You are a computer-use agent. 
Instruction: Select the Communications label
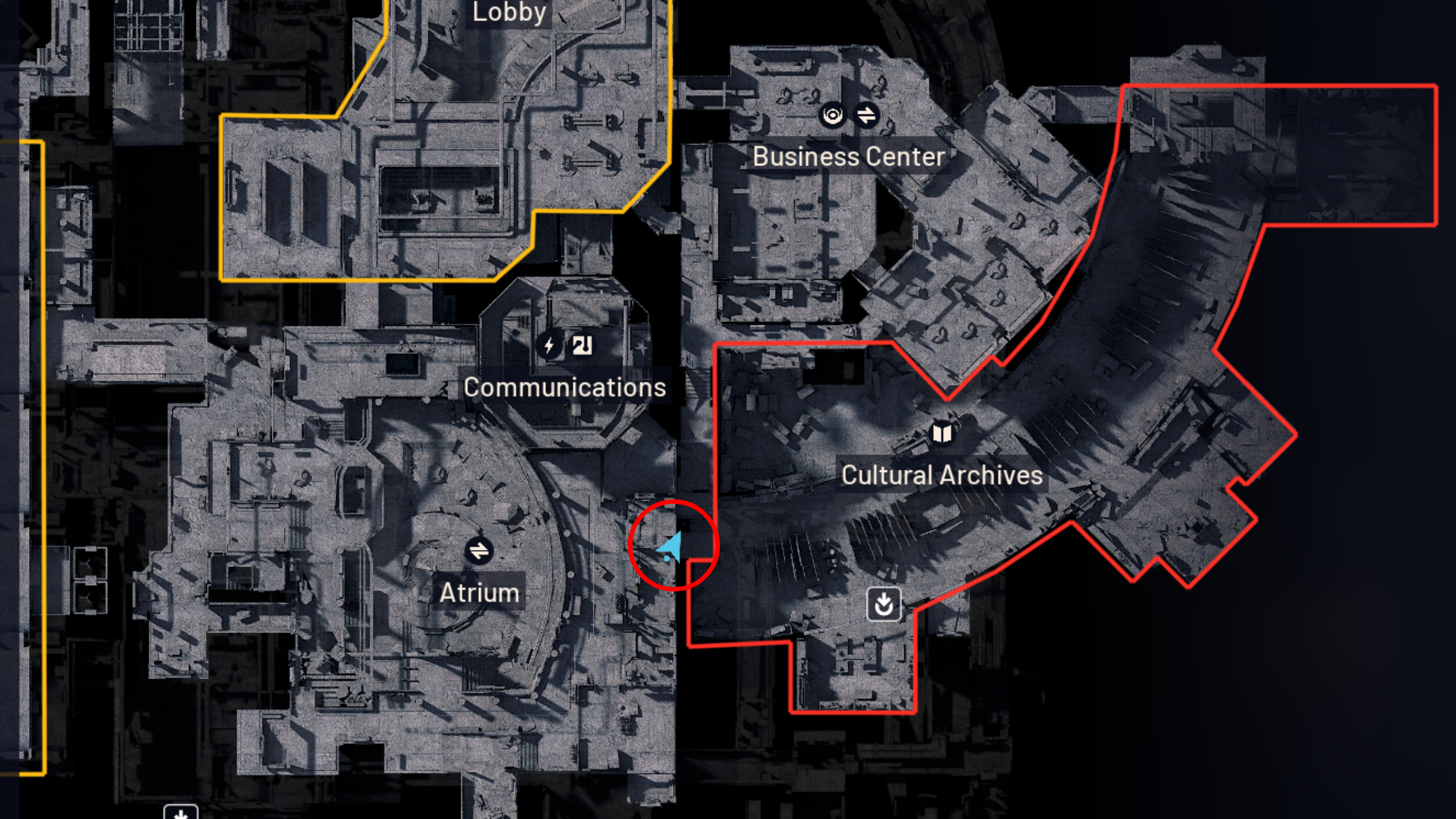click(x=564, y=388)
